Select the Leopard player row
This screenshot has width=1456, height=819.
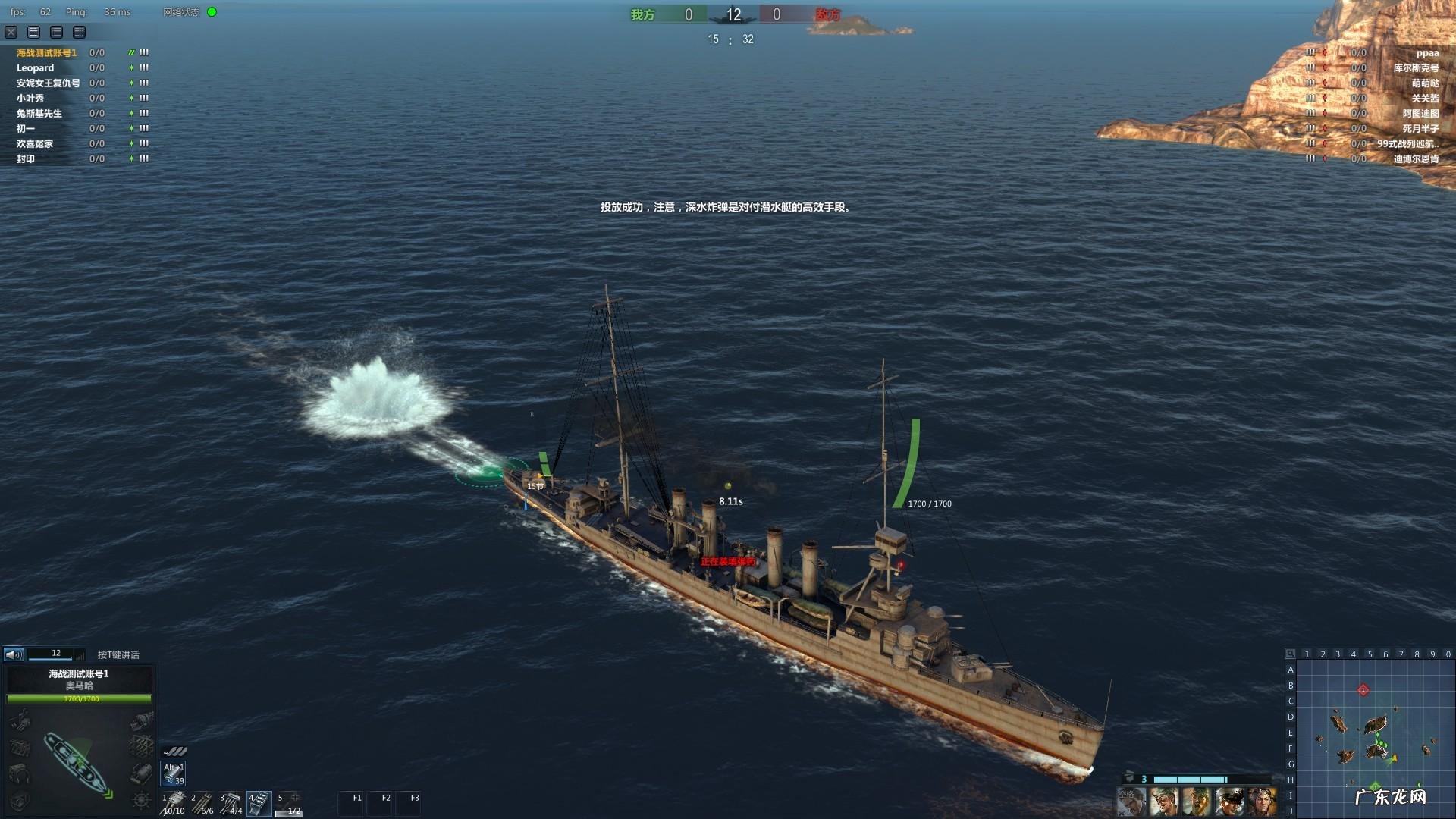[x=36, y=68]
